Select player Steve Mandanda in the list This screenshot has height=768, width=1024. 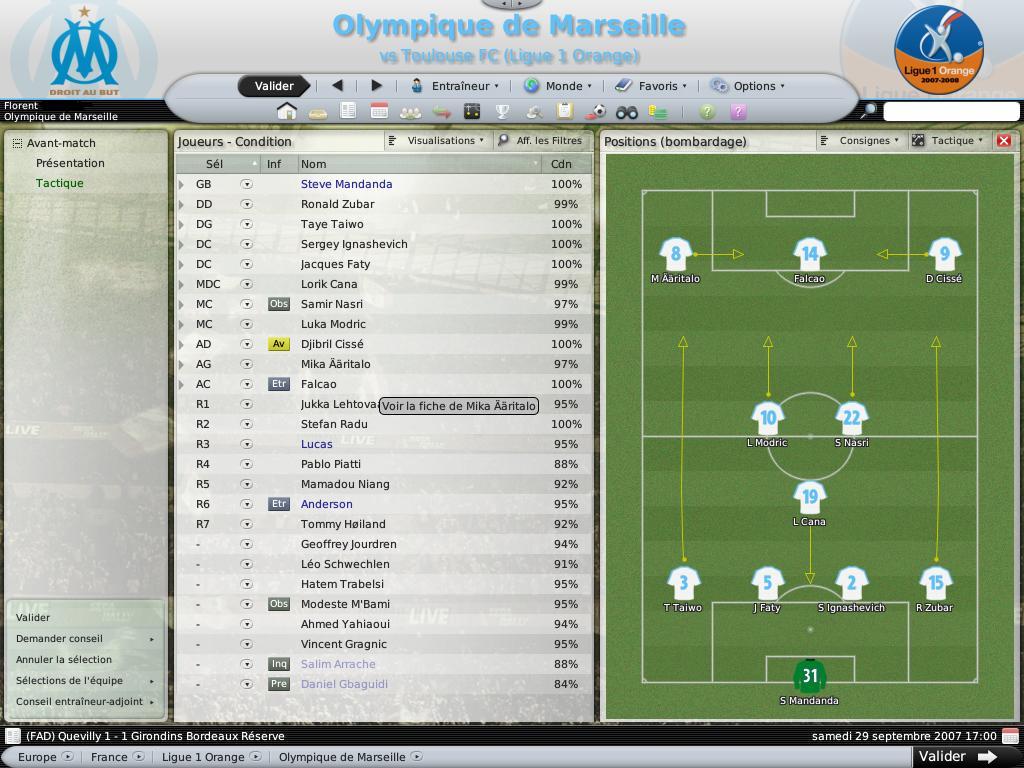(346, 184)
